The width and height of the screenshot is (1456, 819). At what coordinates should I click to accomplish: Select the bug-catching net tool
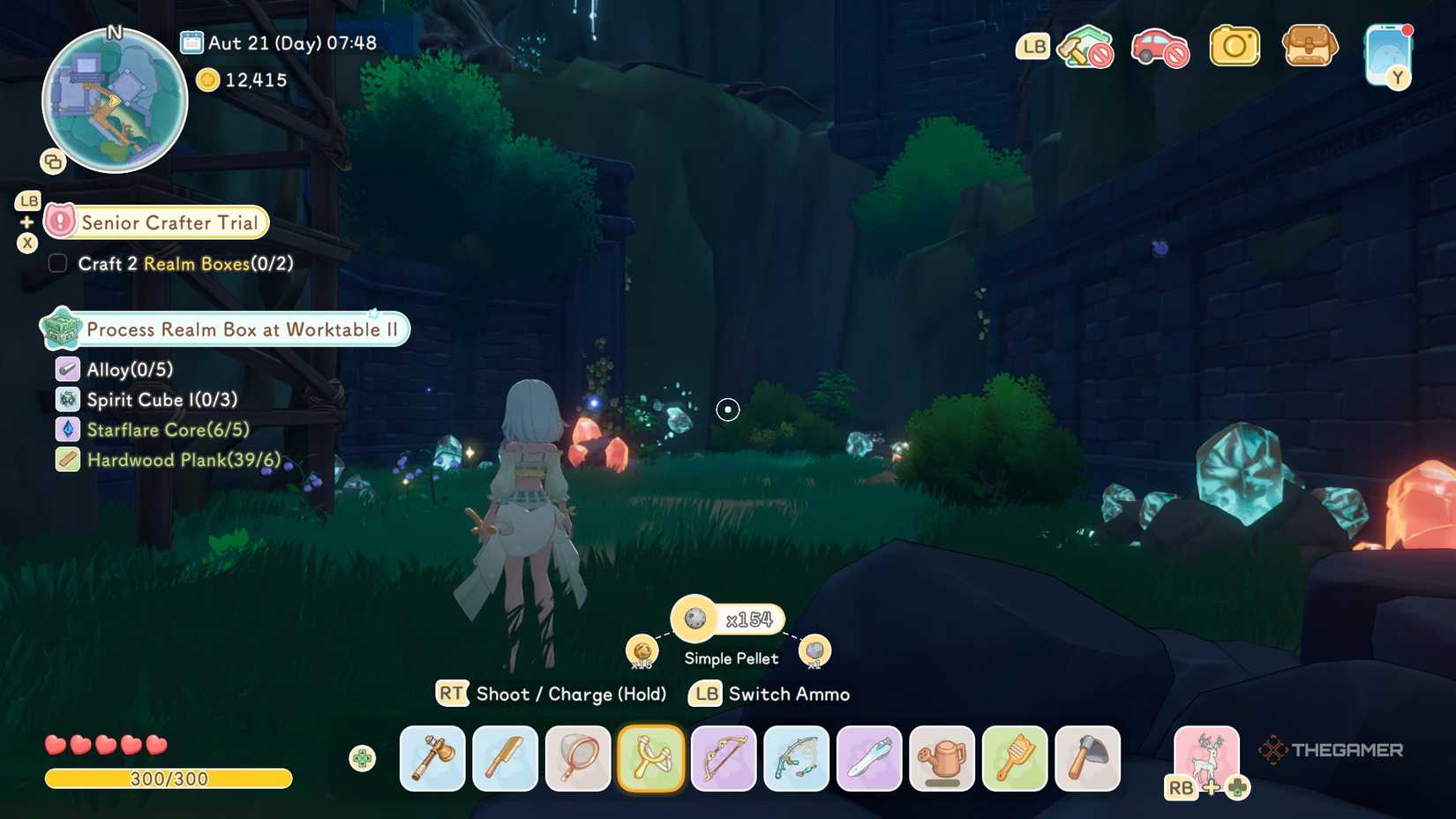tap(578, 759)
